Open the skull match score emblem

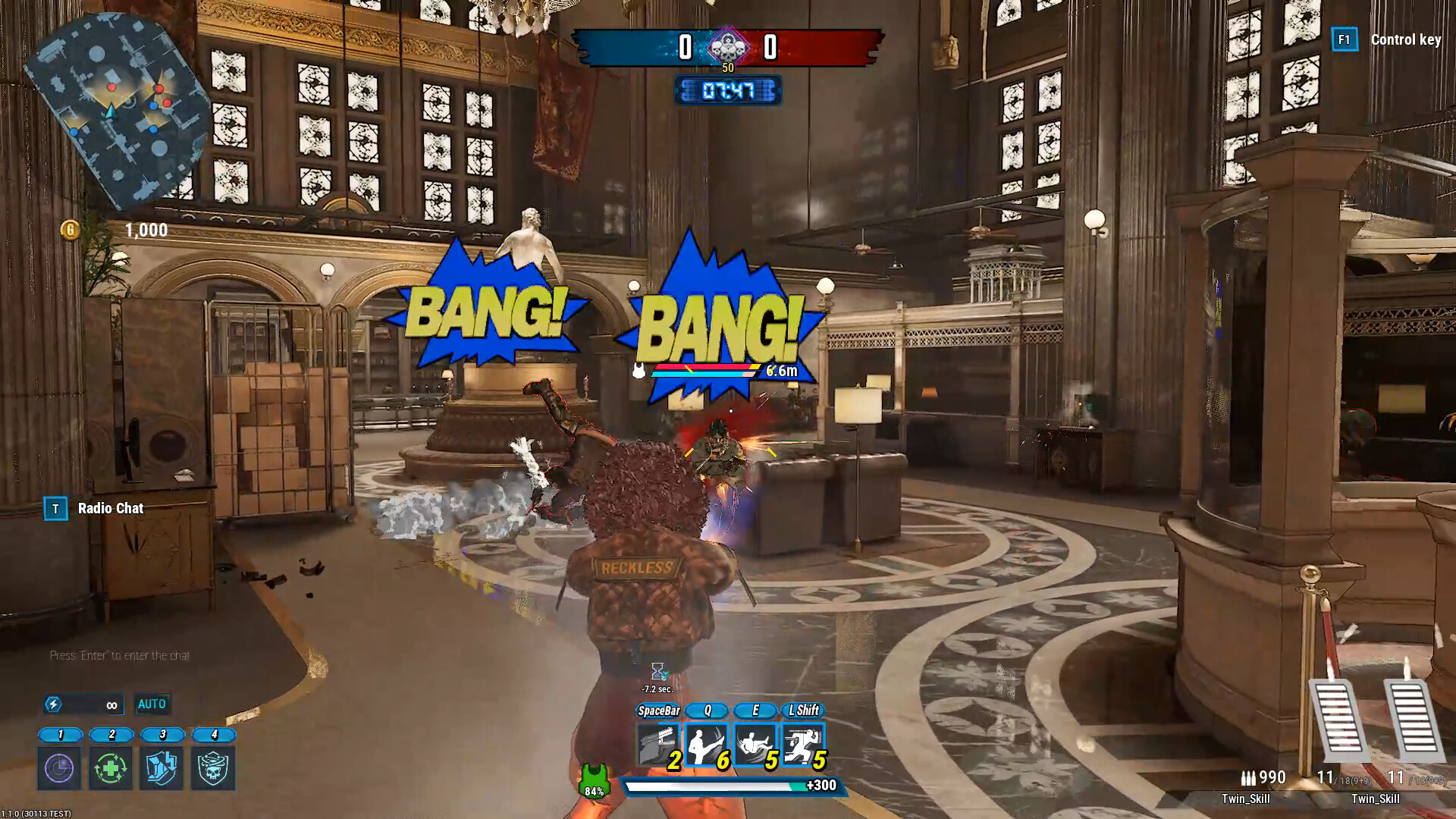729,46
